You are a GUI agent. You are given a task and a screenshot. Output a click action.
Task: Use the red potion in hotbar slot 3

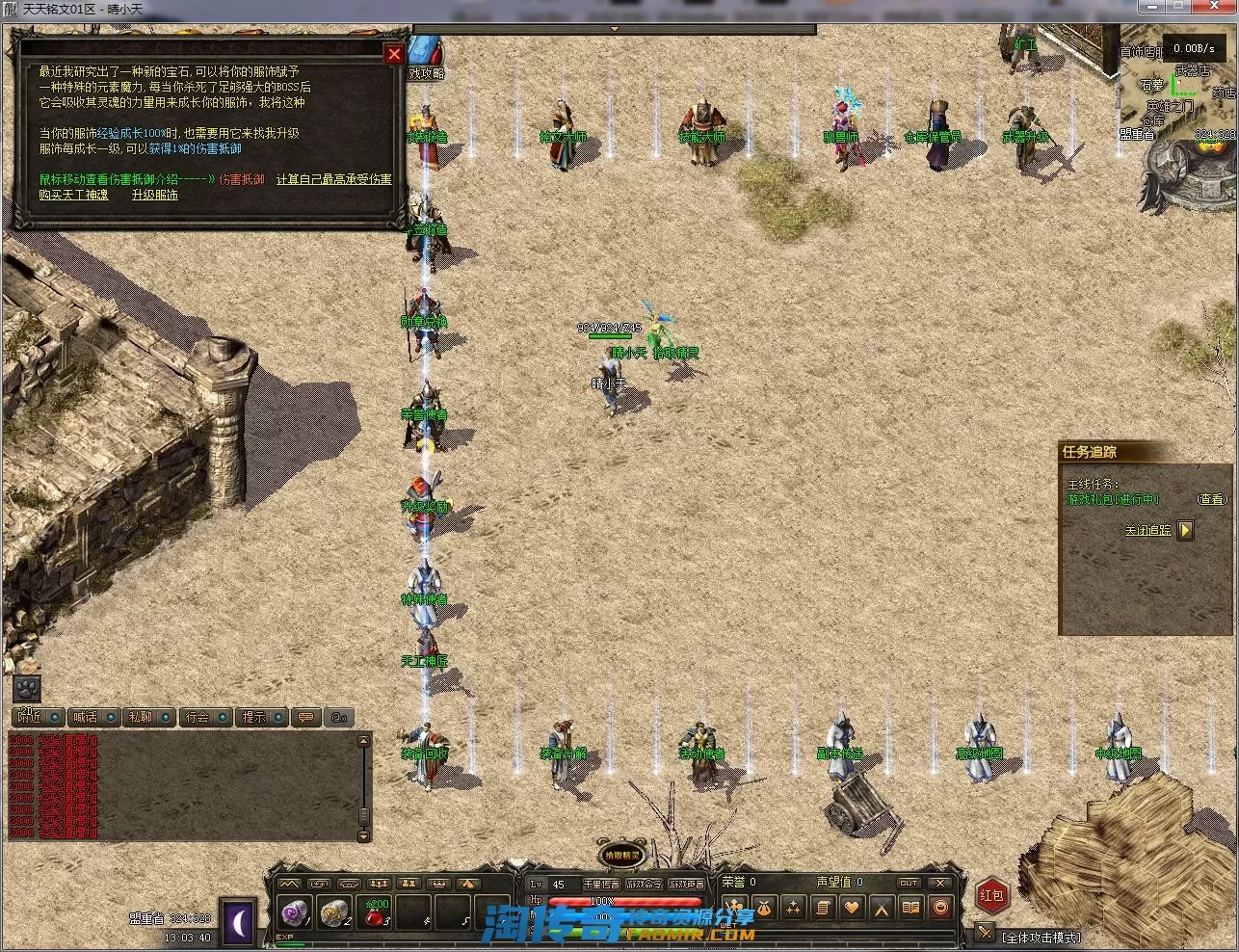point(376,911)
